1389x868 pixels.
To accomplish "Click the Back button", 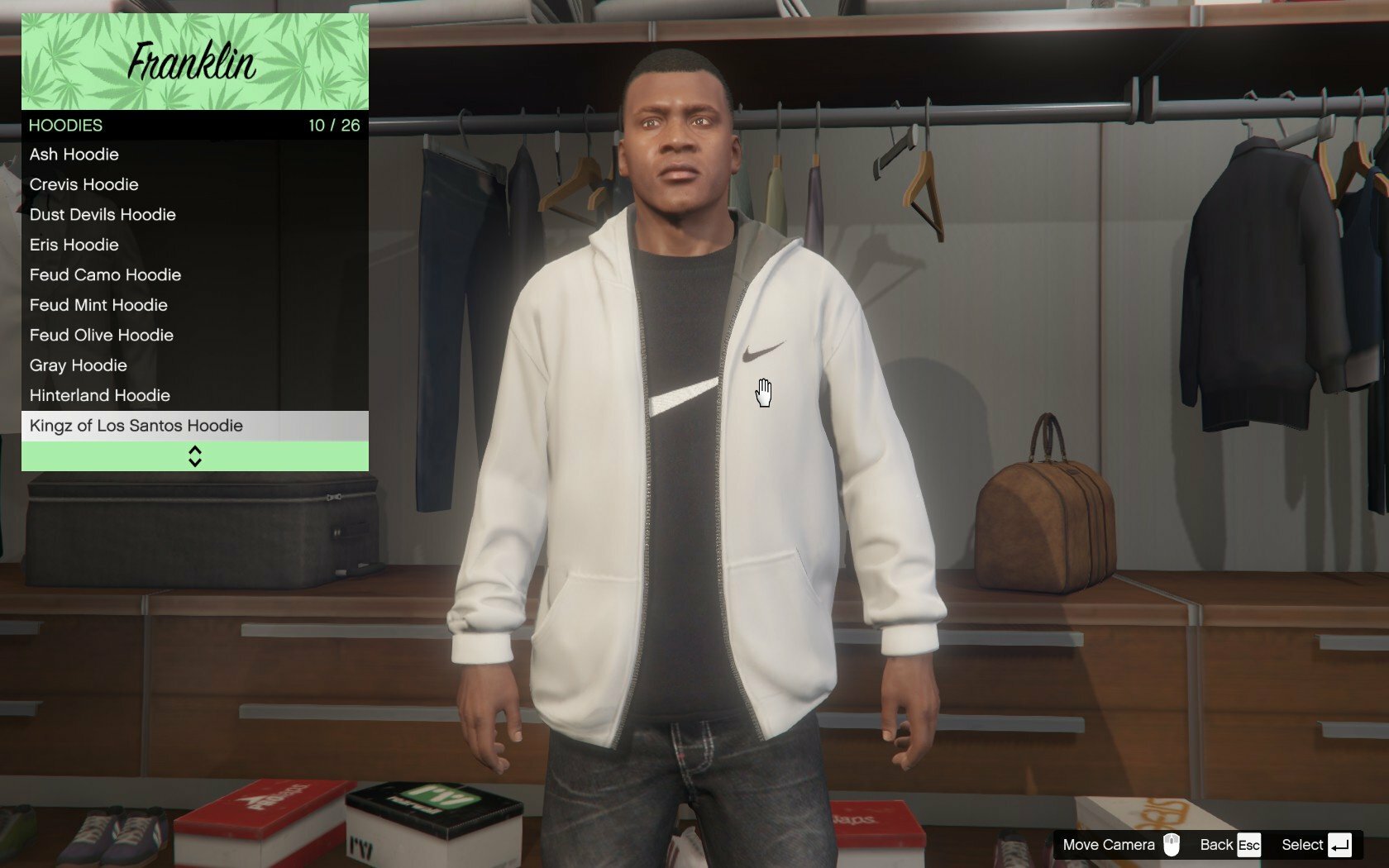I will pyautogui.click(x=1229, y=845).
